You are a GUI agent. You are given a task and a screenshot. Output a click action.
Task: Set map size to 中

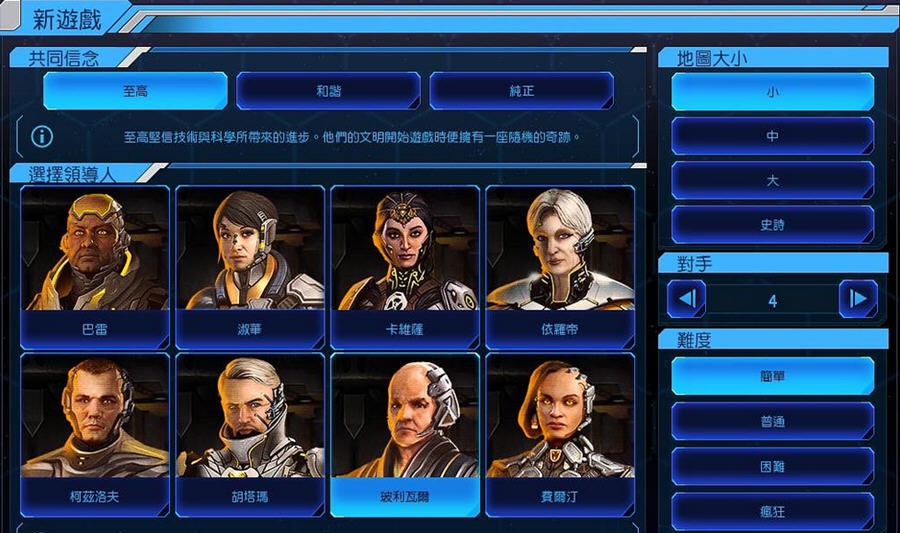(772, 136)
